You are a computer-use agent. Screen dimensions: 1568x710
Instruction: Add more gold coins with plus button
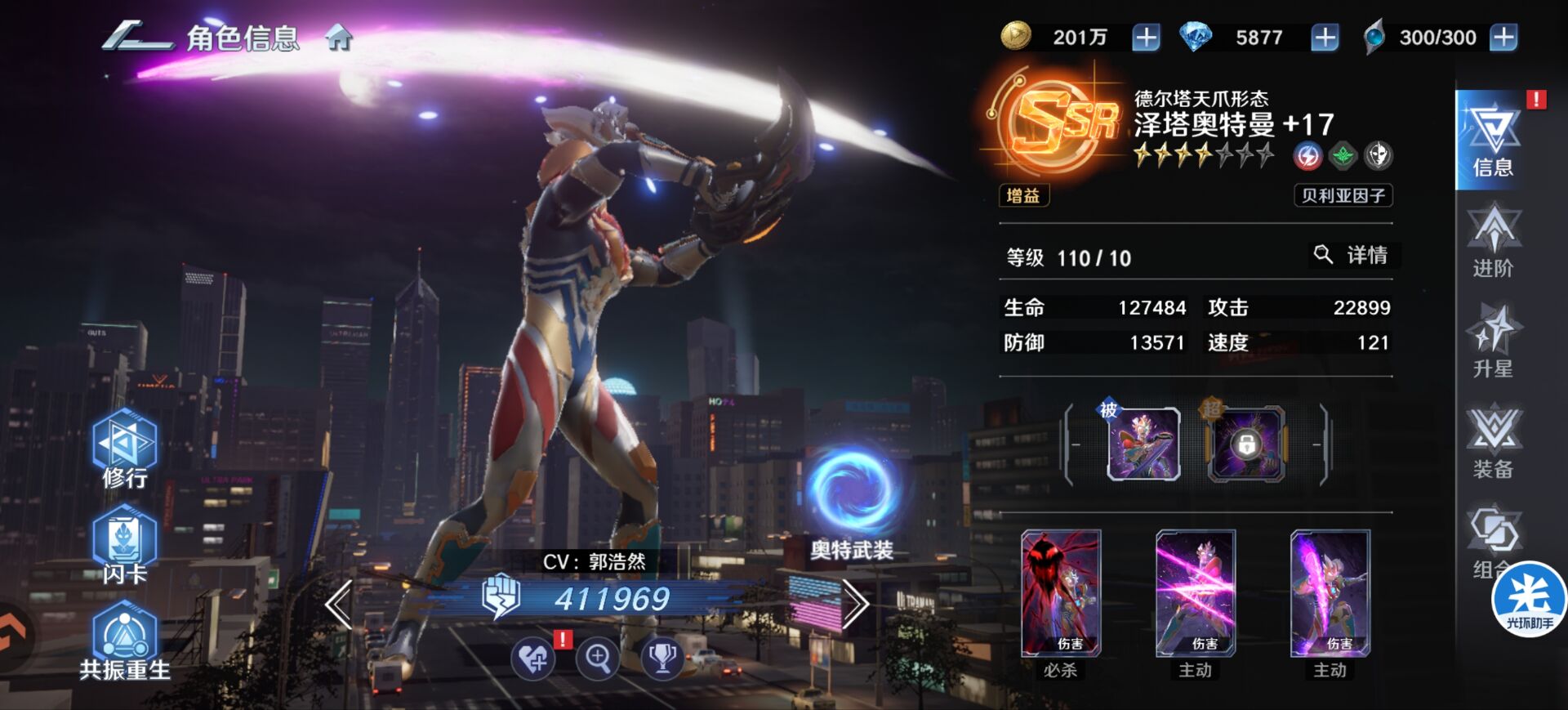coord(1146,38)
